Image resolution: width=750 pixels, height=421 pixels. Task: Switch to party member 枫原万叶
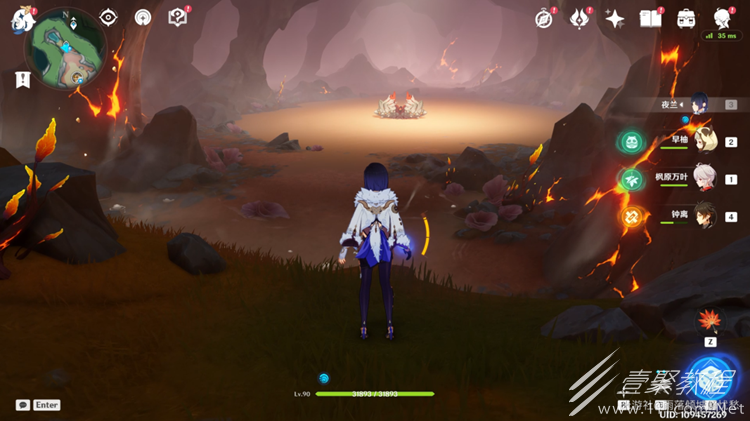click(706, 177)
